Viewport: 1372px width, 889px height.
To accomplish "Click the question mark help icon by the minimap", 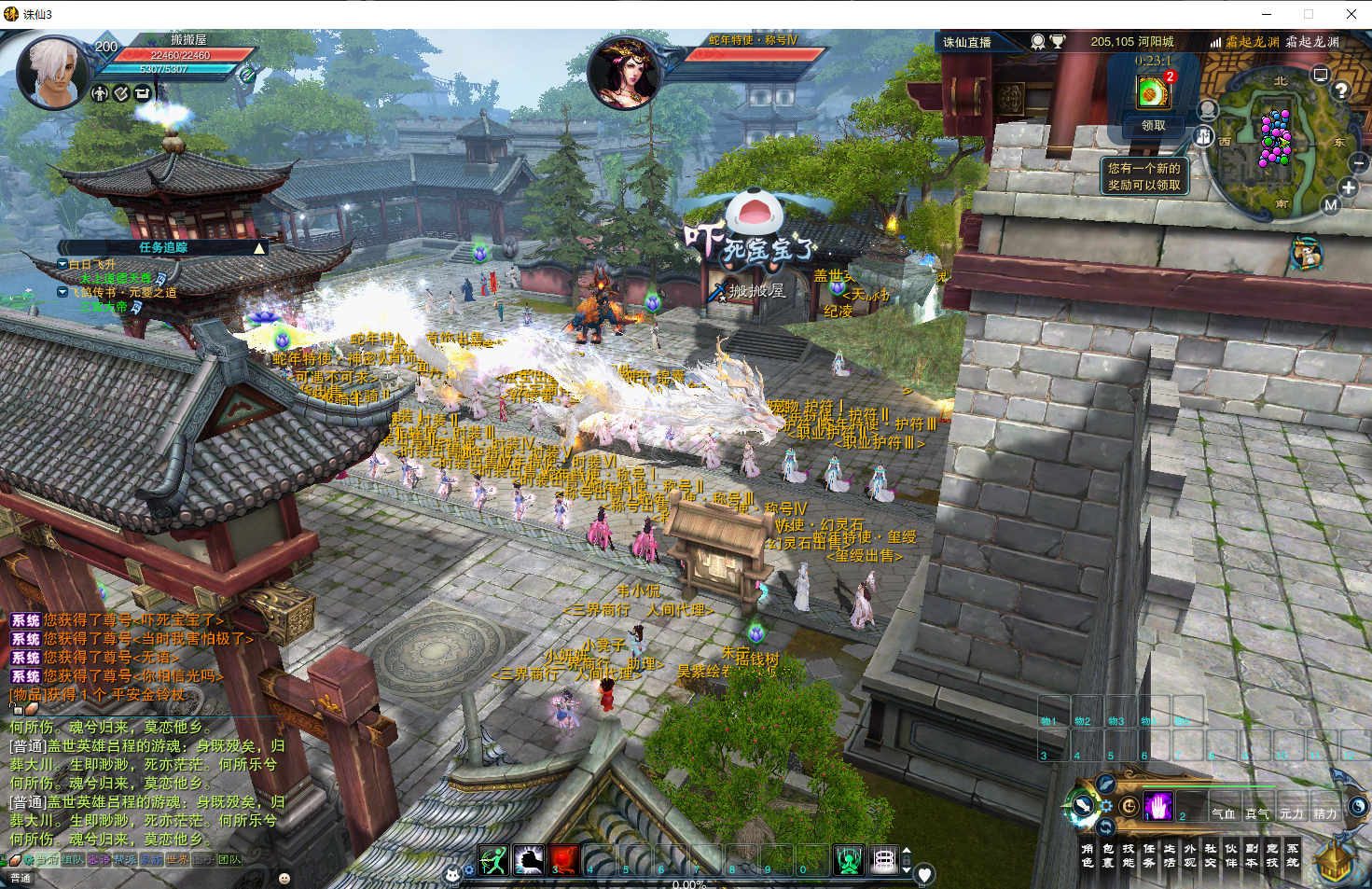I will [x=1341, y=90].
